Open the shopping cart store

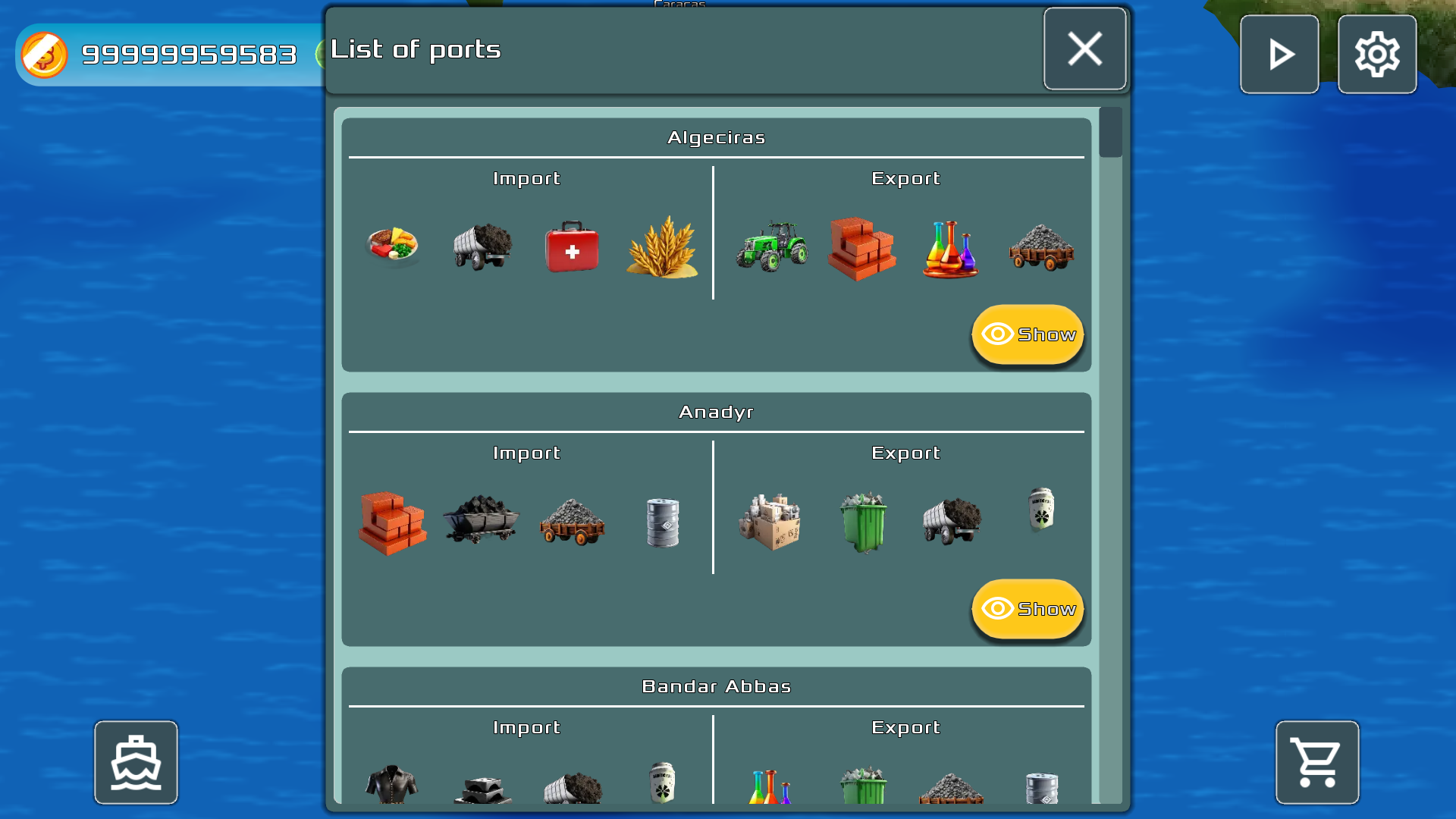1317,762
